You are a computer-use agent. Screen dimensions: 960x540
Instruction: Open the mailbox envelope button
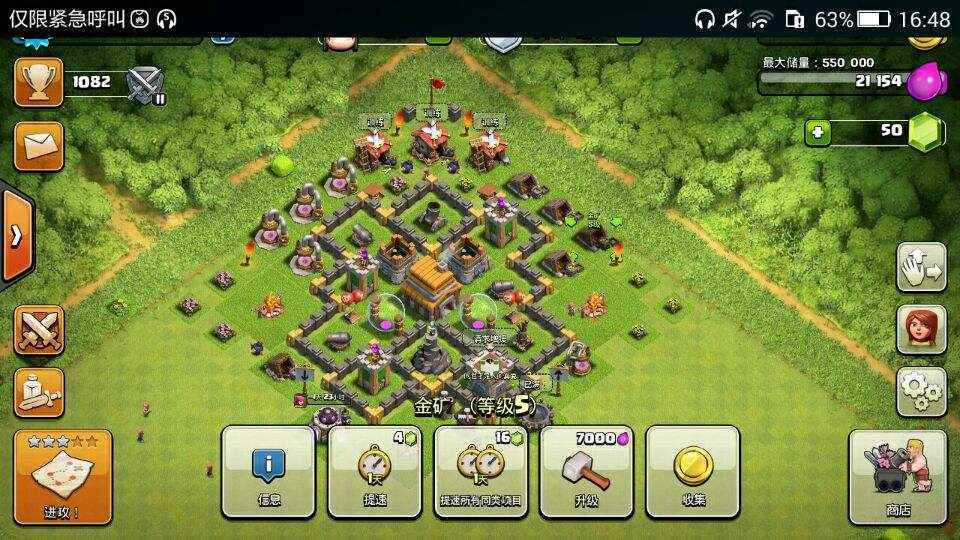coord(38,146)
